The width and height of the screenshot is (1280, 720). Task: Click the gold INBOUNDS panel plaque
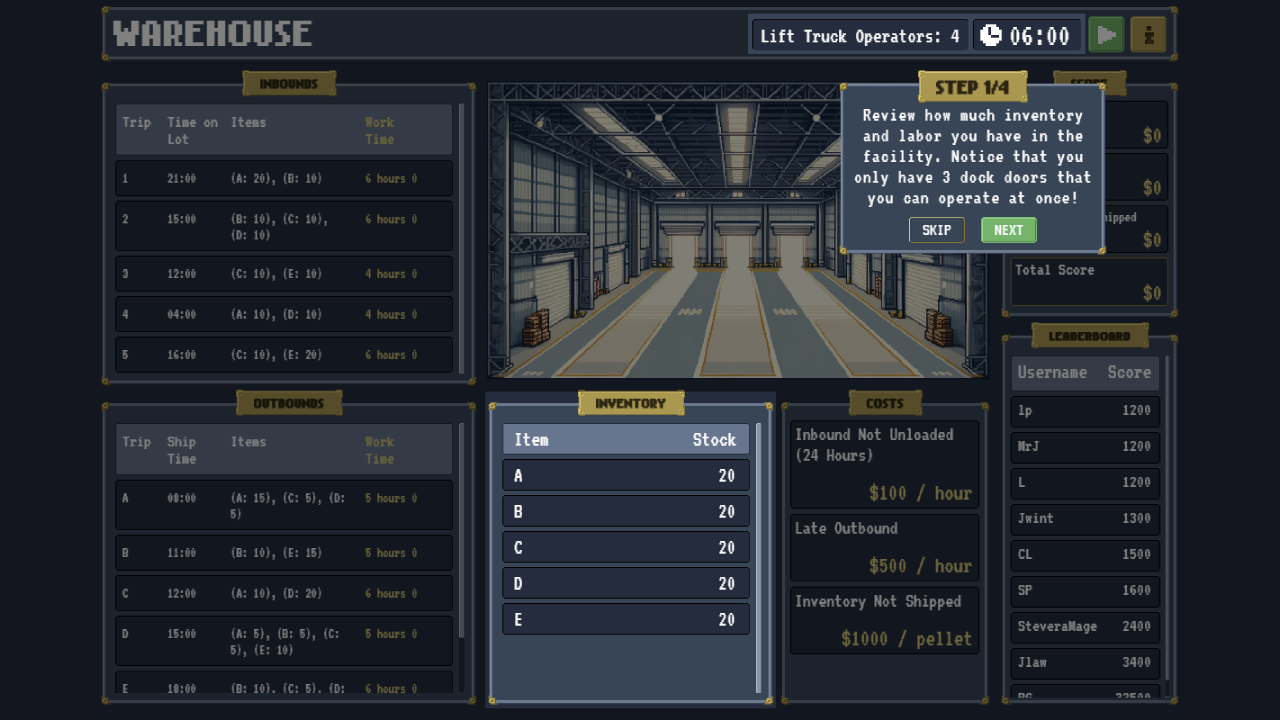289,83
